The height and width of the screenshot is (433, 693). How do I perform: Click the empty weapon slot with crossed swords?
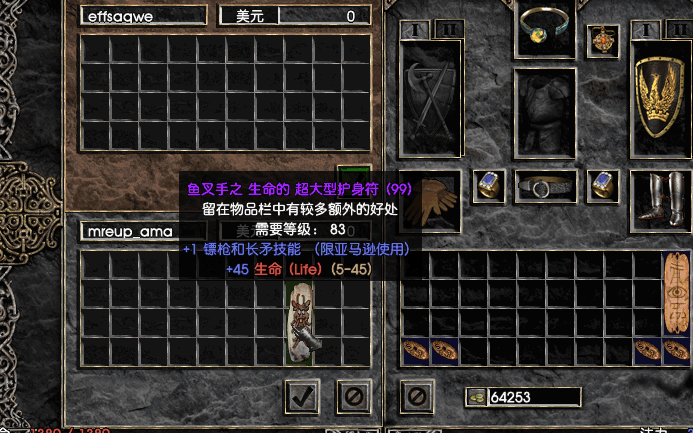pos(430,100)
